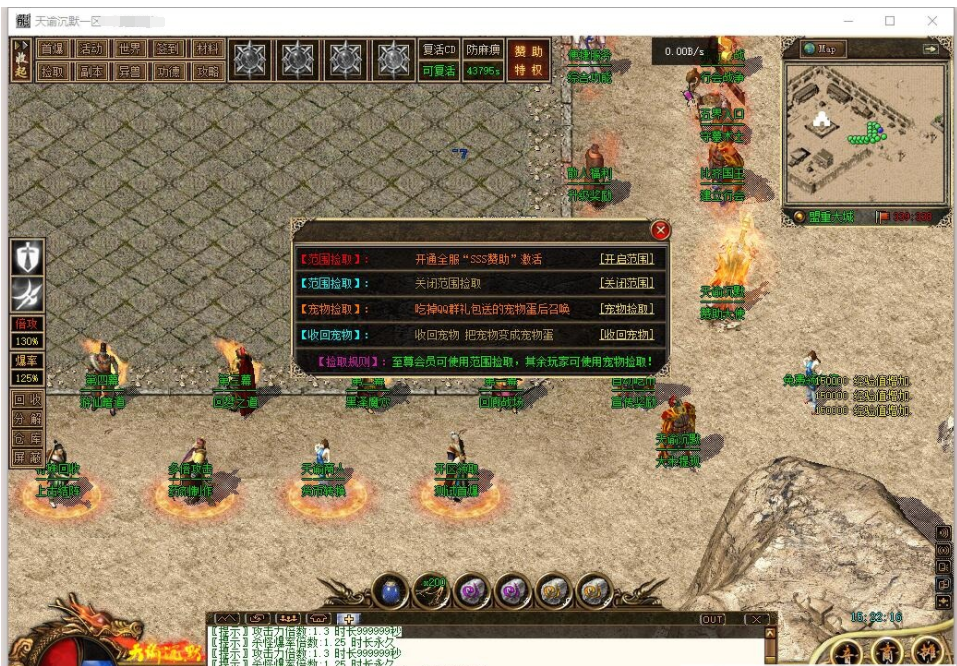Collapse the top toolbar with 收起
Viewport: 957px width, 666px height.
(21, 60)
